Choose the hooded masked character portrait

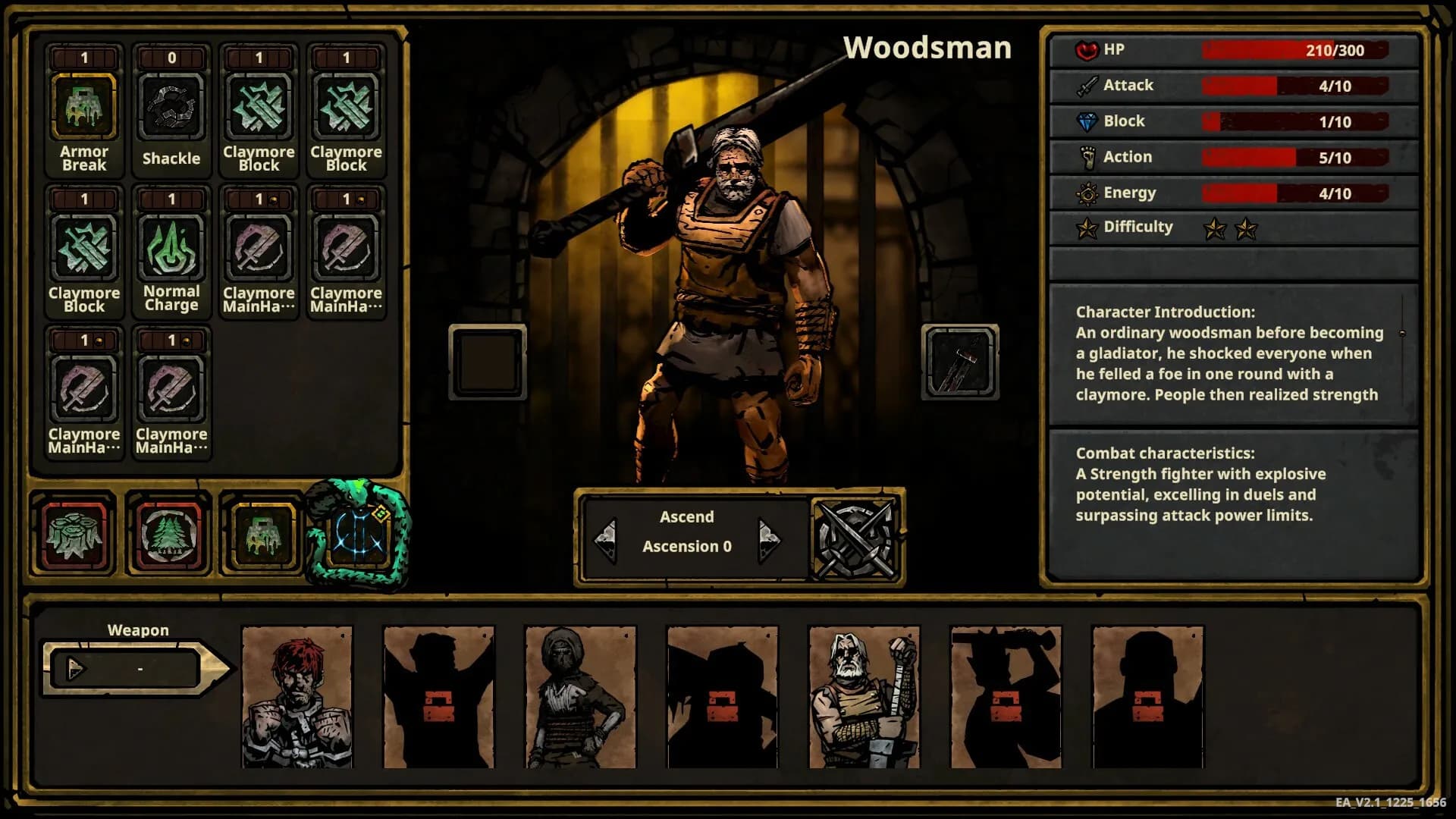point(581,697)
